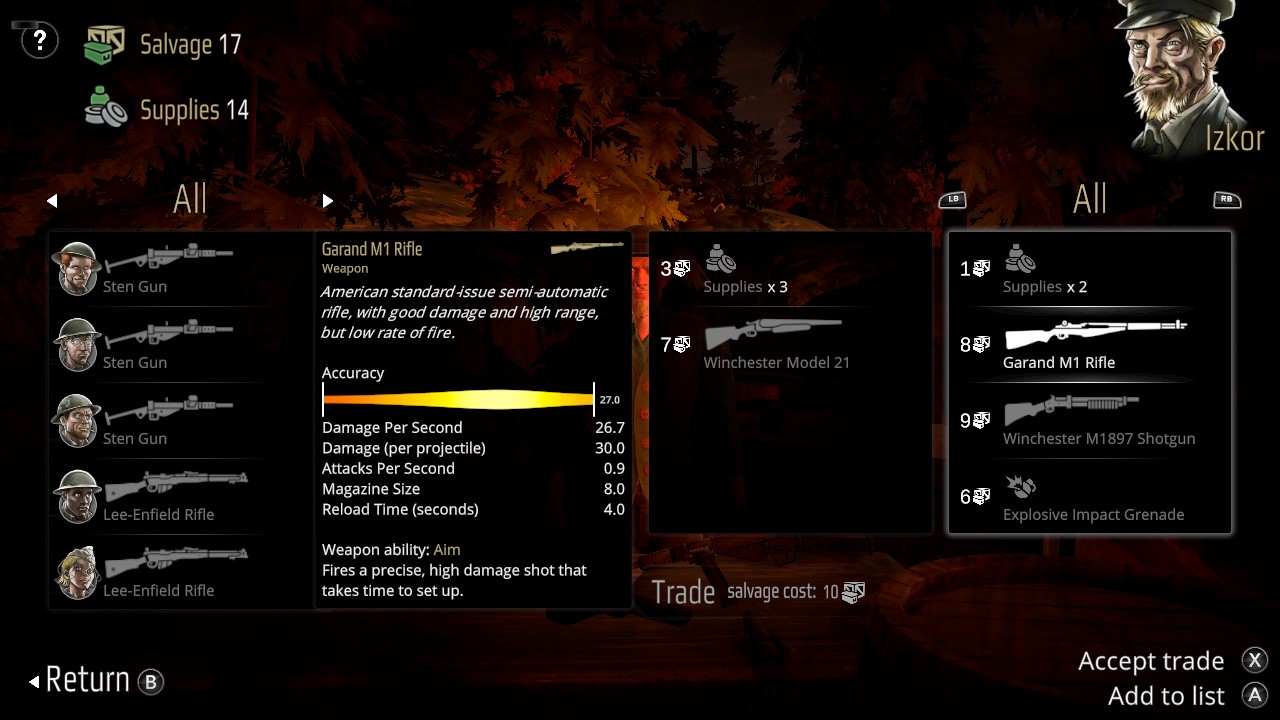Click the Garand M1 Rifle thumbnail in detail panel
Viewport: 1280px width, 720px height.
tap(587, 245)
